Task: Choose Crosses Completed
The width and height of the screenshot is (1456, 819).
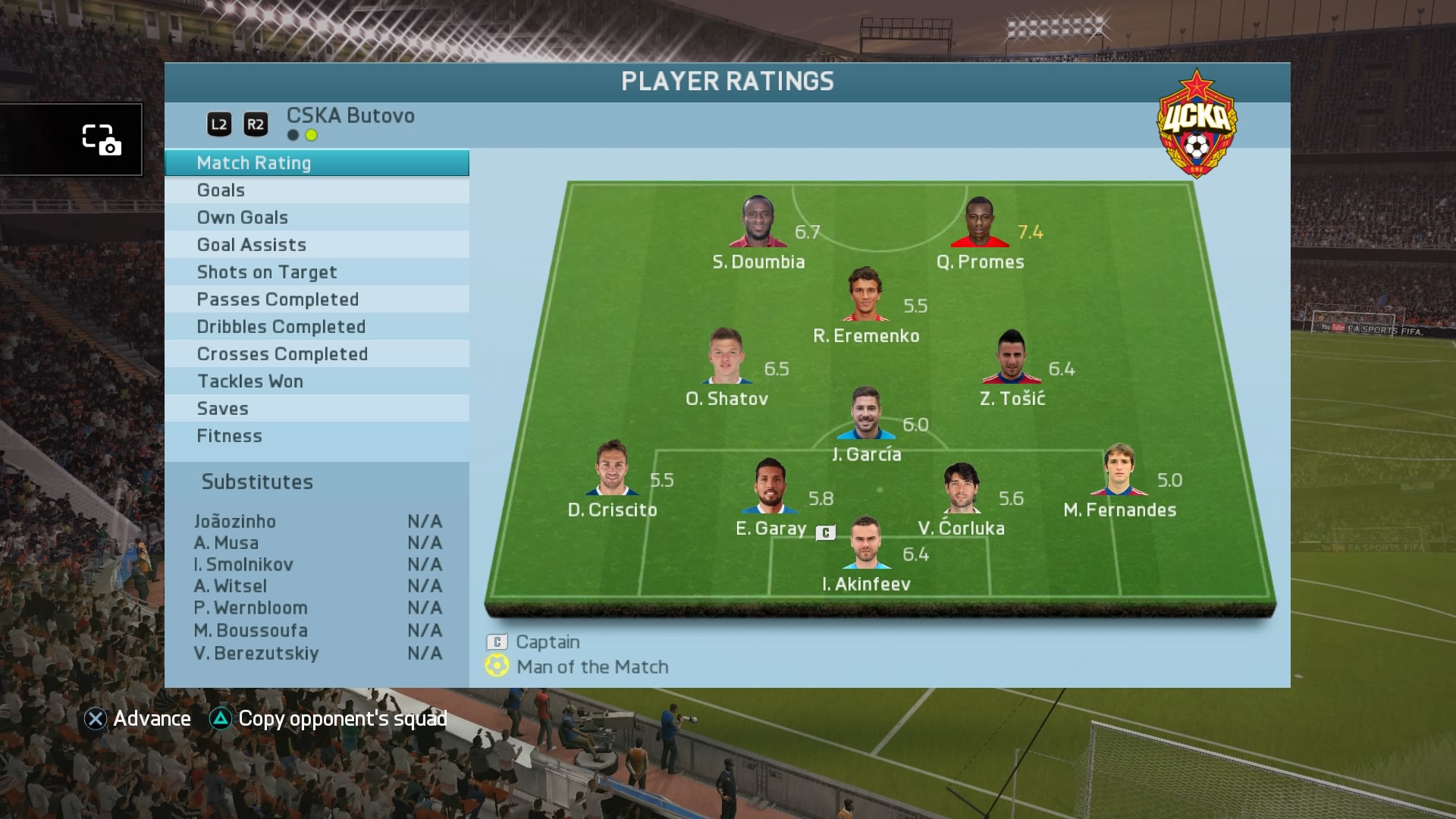Action: pos(316,354)
